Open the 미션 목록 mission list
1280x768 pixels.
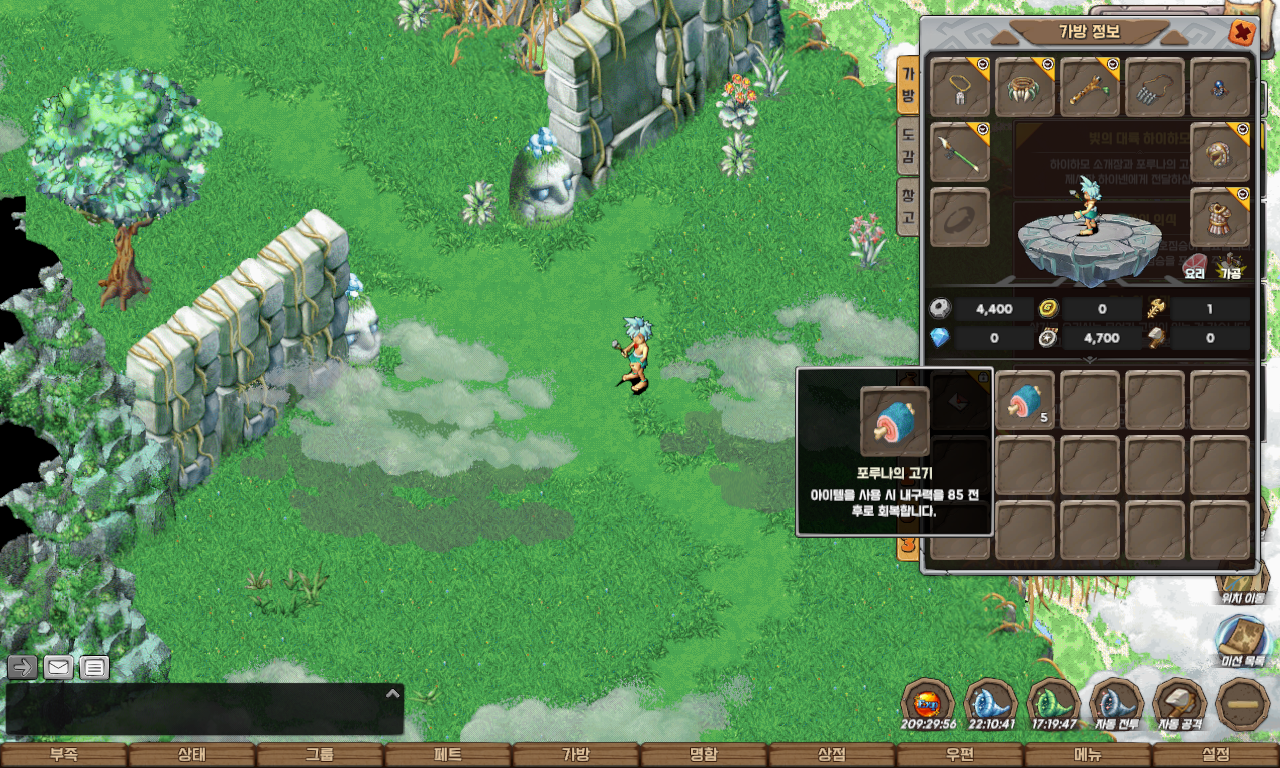pyautogui.click(x=1242, y=640)
